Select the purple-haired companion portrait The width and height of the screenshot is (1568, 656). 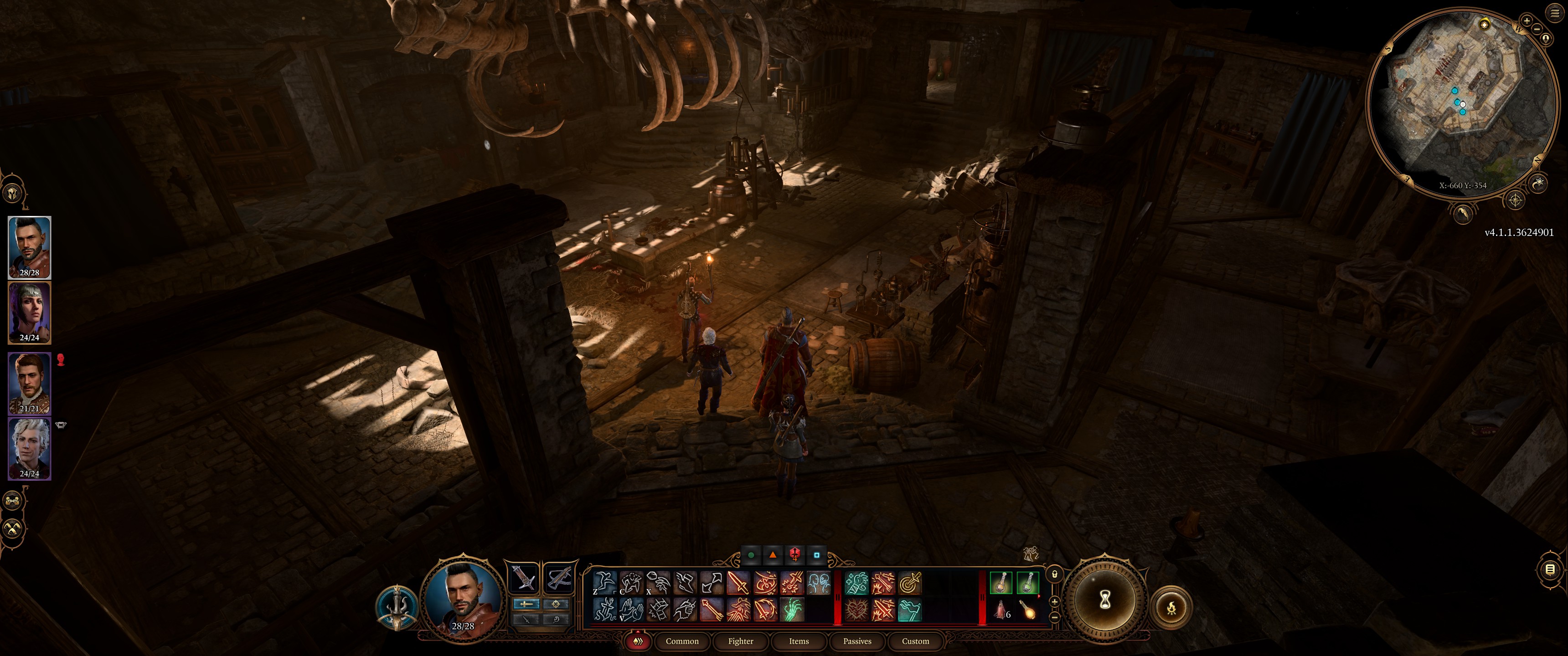pos(29,312)
